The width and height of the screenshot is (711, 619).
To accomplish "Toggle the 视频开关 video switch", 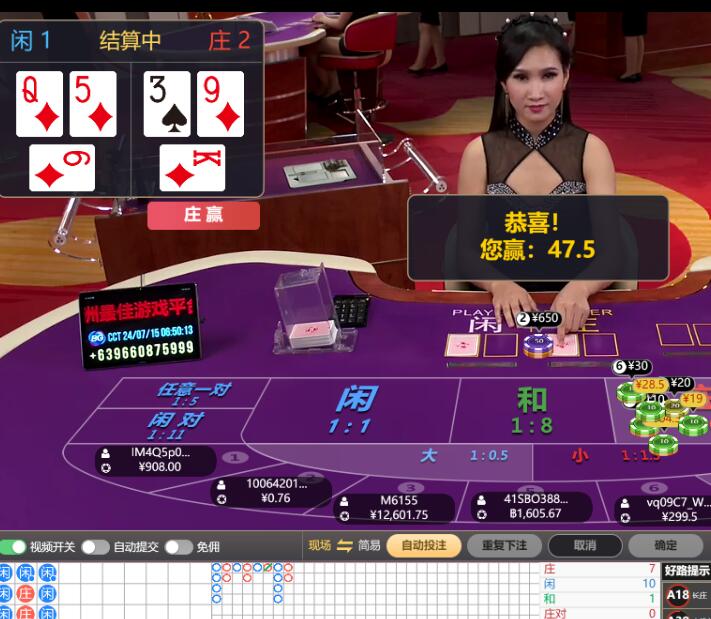I will 14,547.
